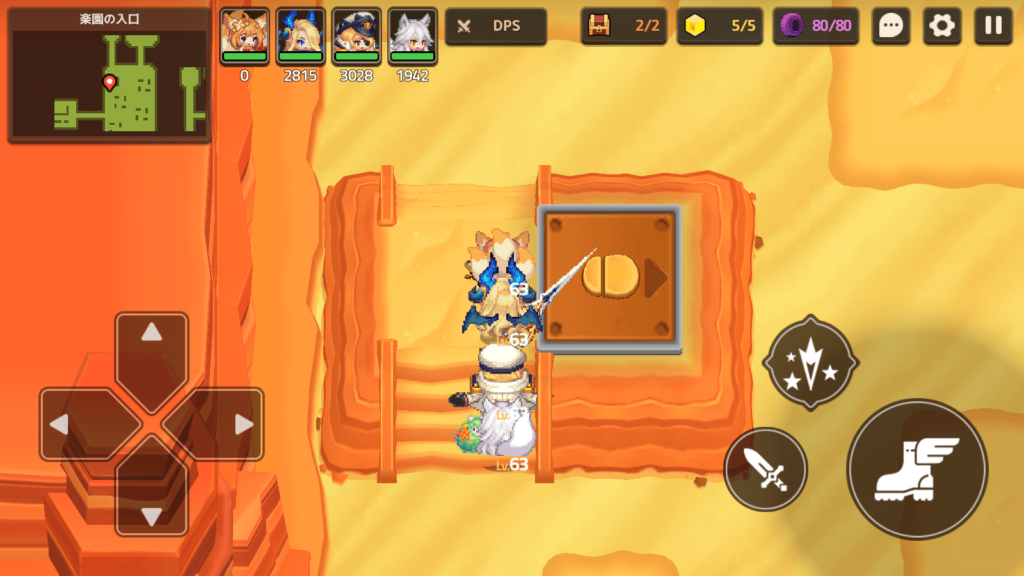
Task: Tap the left arrow on the D-pad
Action: point(76,424)
